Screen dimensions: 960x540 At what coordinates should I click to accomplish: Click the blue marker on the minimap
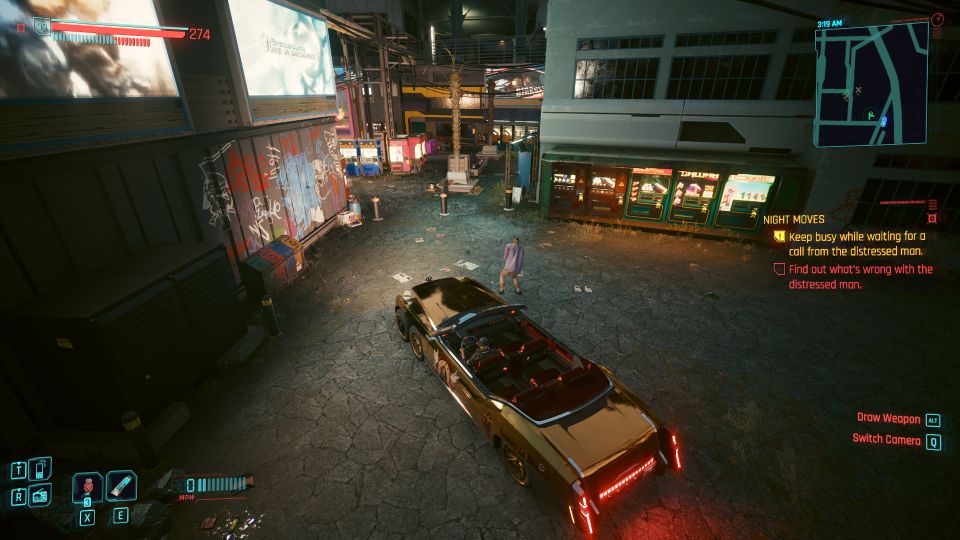pyautogui.click(x=883, y=122)
